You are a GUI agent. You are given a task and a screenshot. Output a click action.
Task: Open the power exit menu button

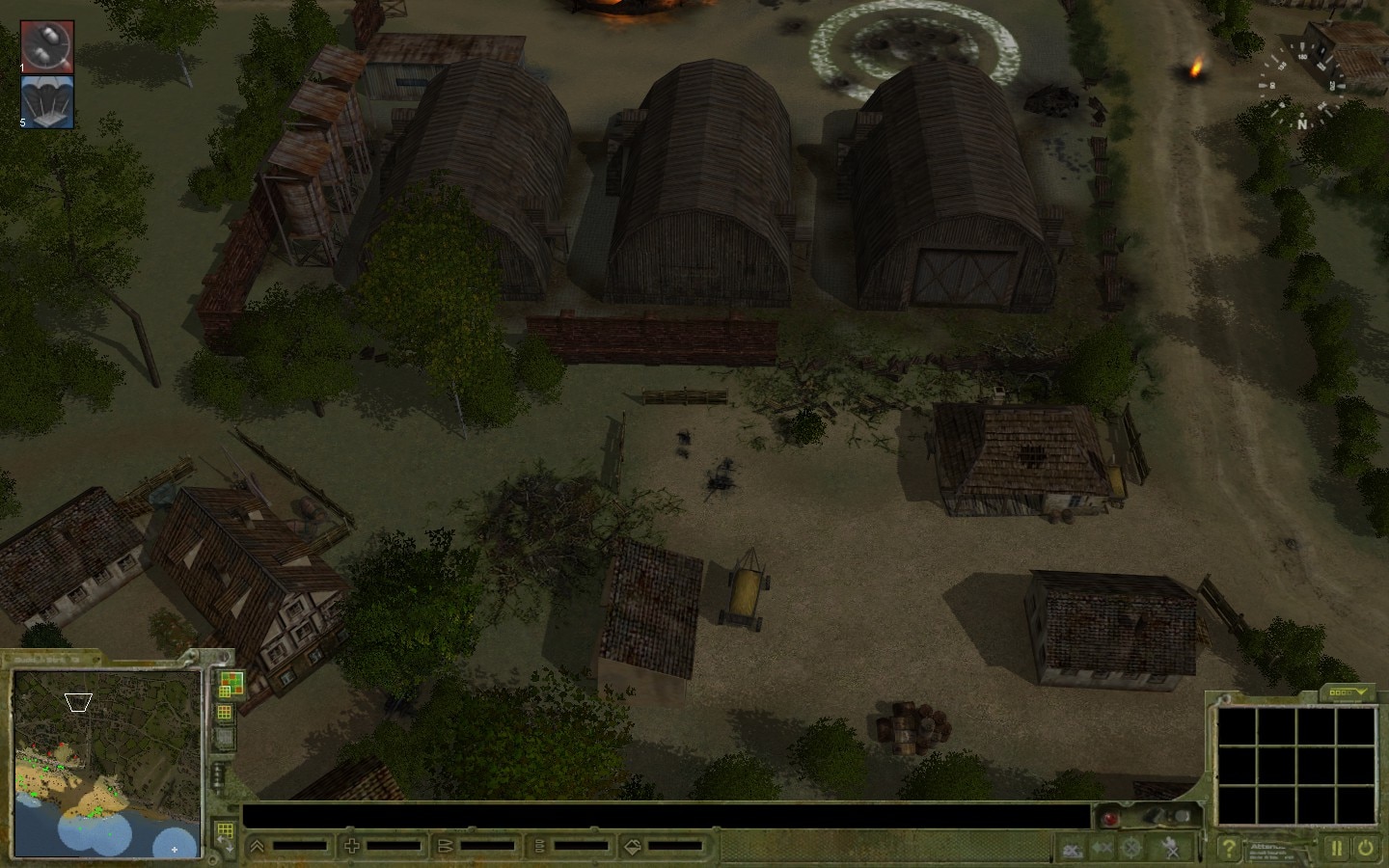(x=1366, y=849)
